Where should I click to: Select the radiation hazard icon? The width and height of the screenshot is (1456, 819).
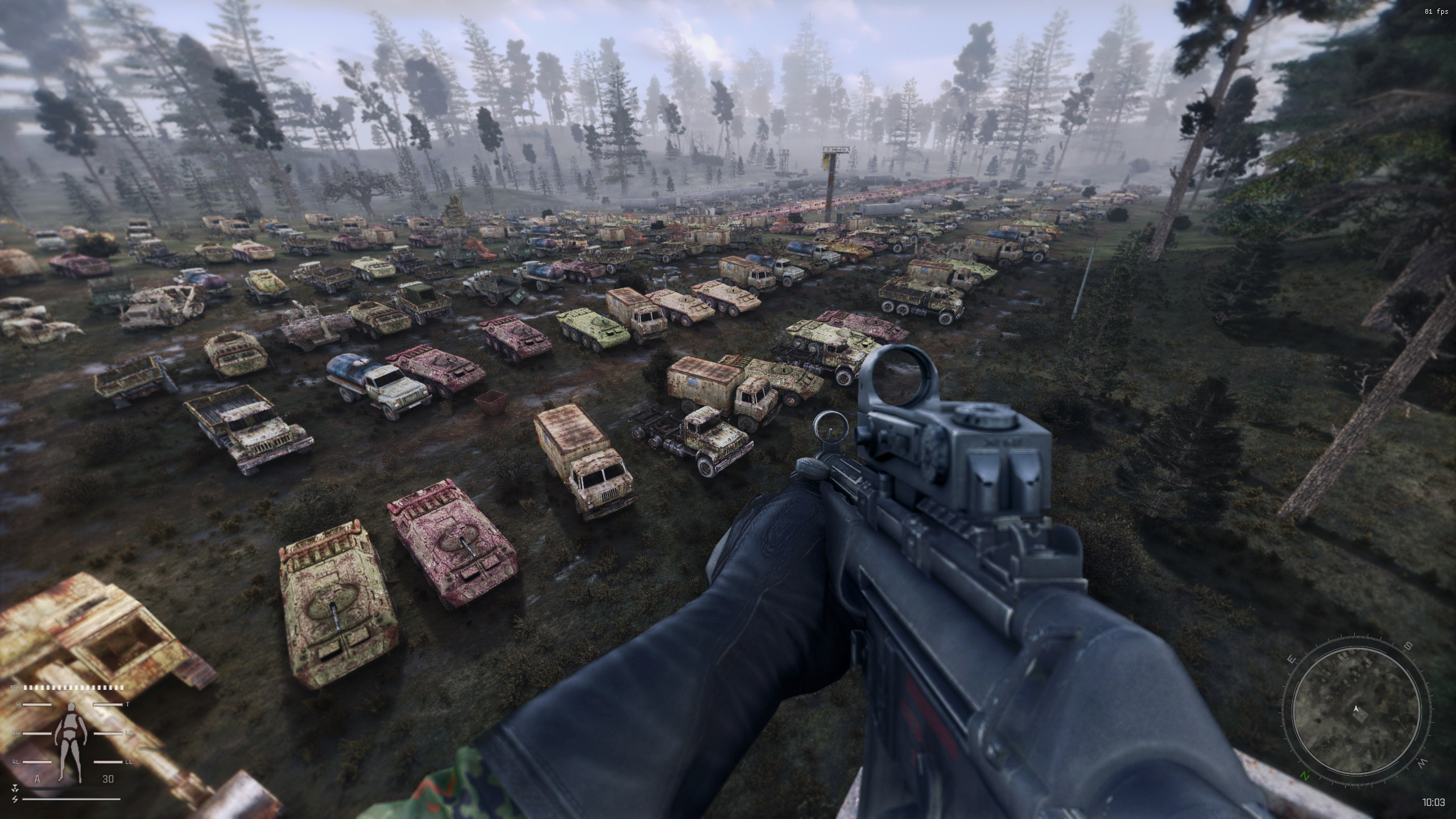(x=15, y=789)
